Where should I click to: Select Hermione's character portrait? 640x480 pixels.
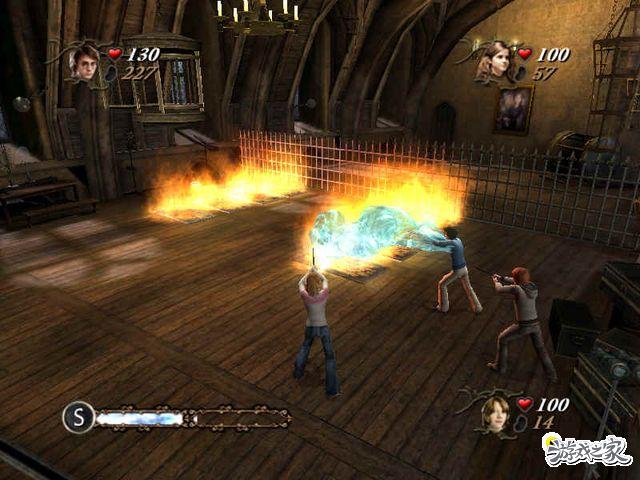coord(494,62)
